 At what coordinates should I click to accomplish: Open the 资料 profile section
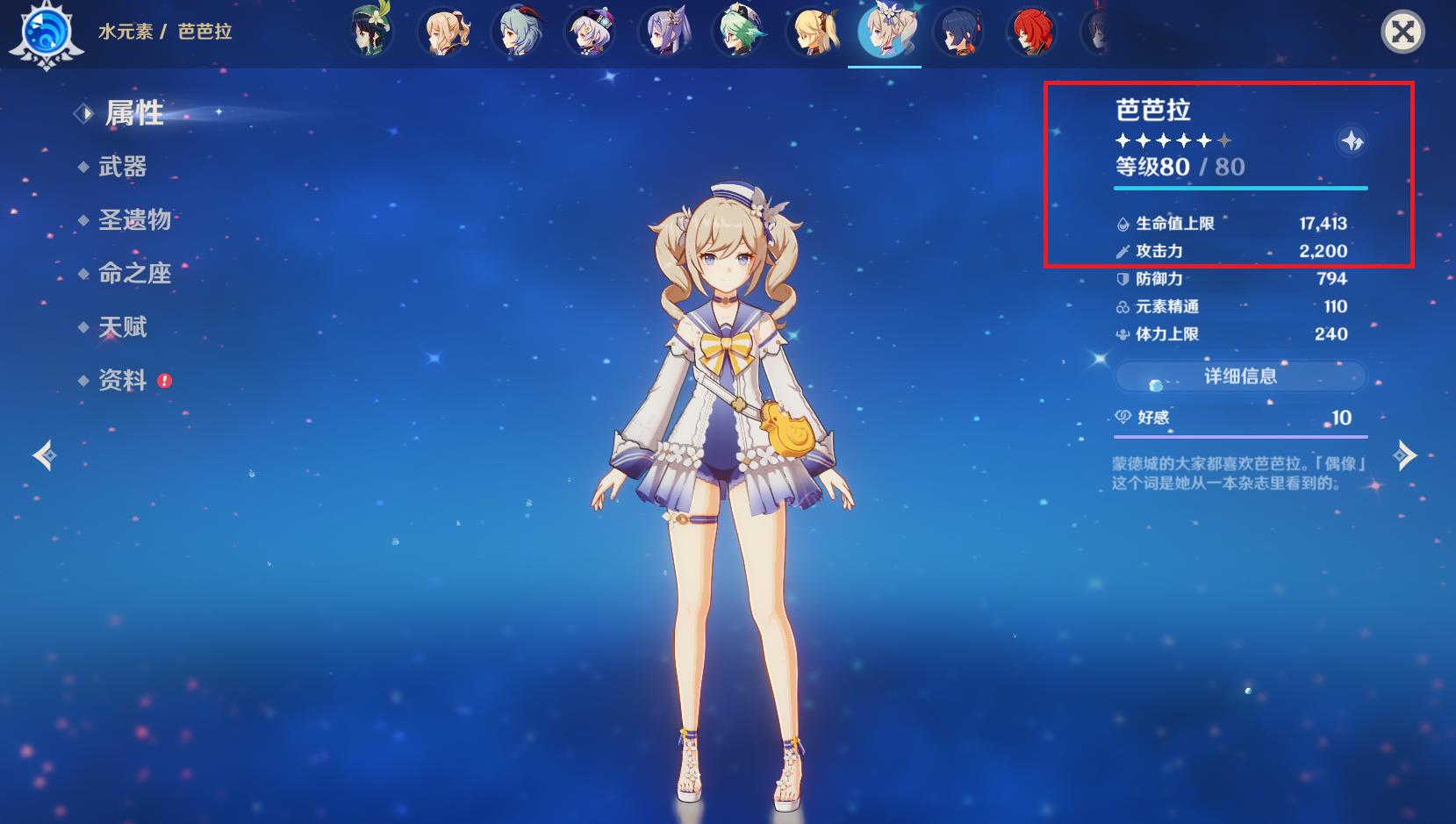click(122, 380)
